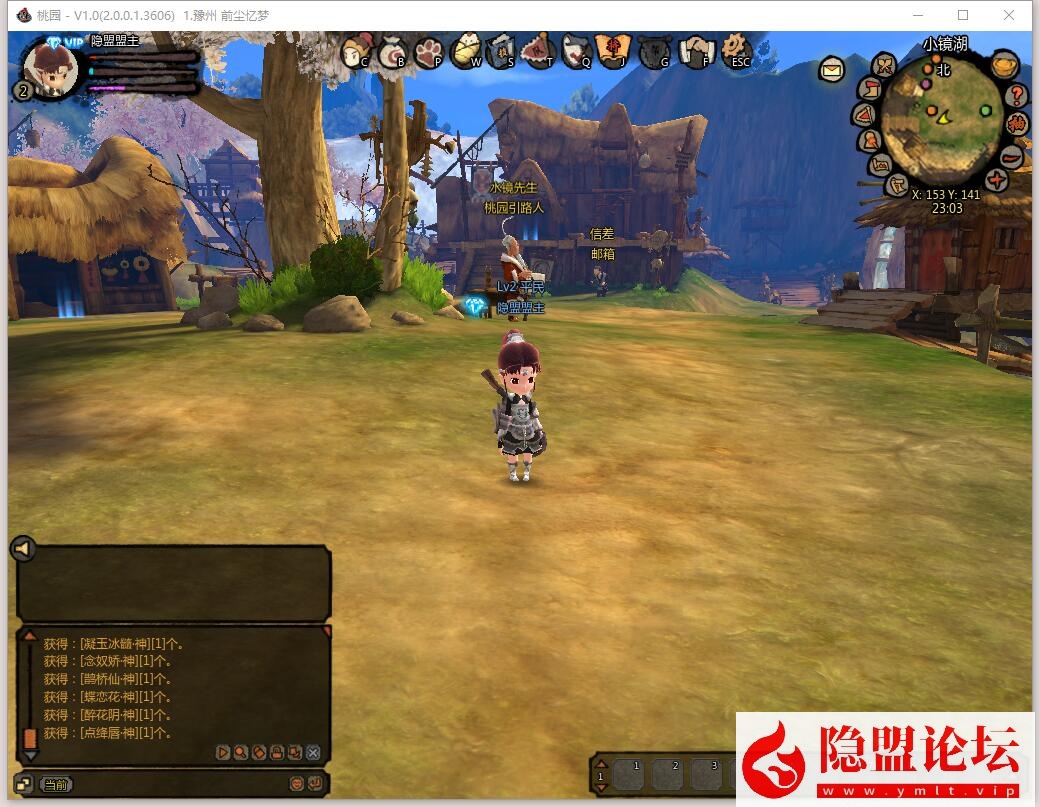Click the circular minimap

(x=943, y=119)
